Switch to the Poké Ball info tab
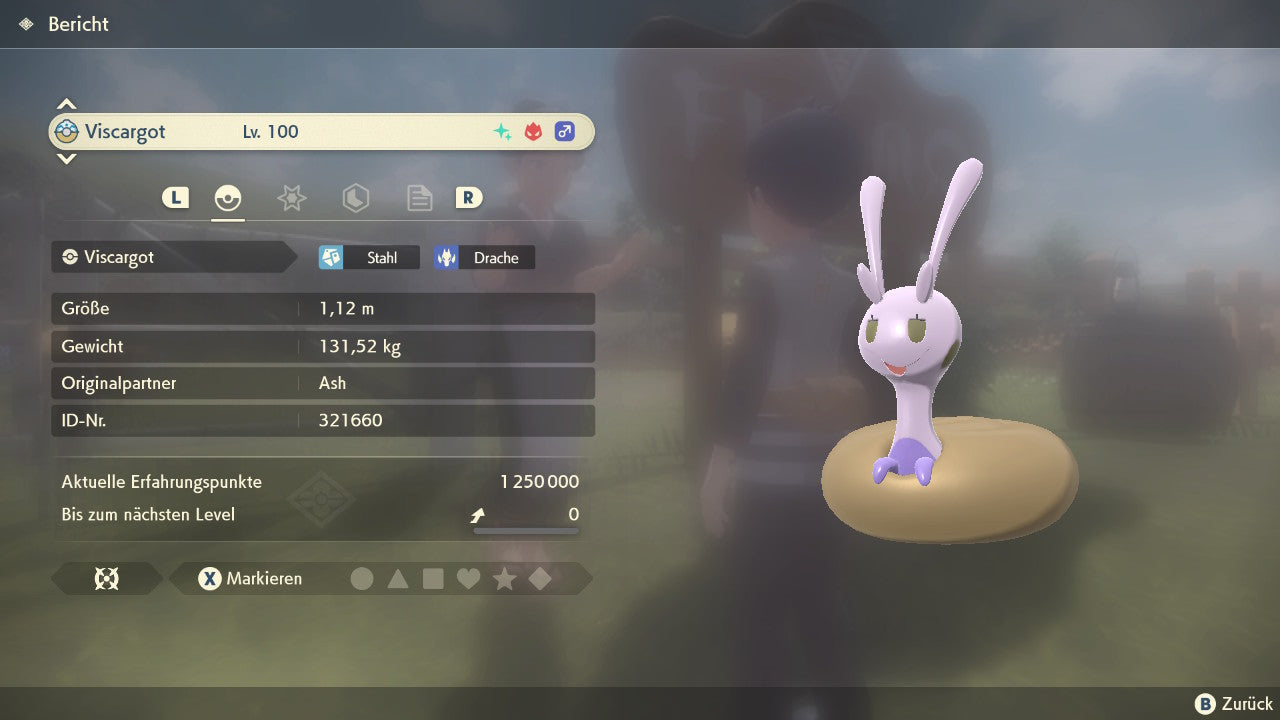This screenshot has width=1280, height=720. point(228,198)
